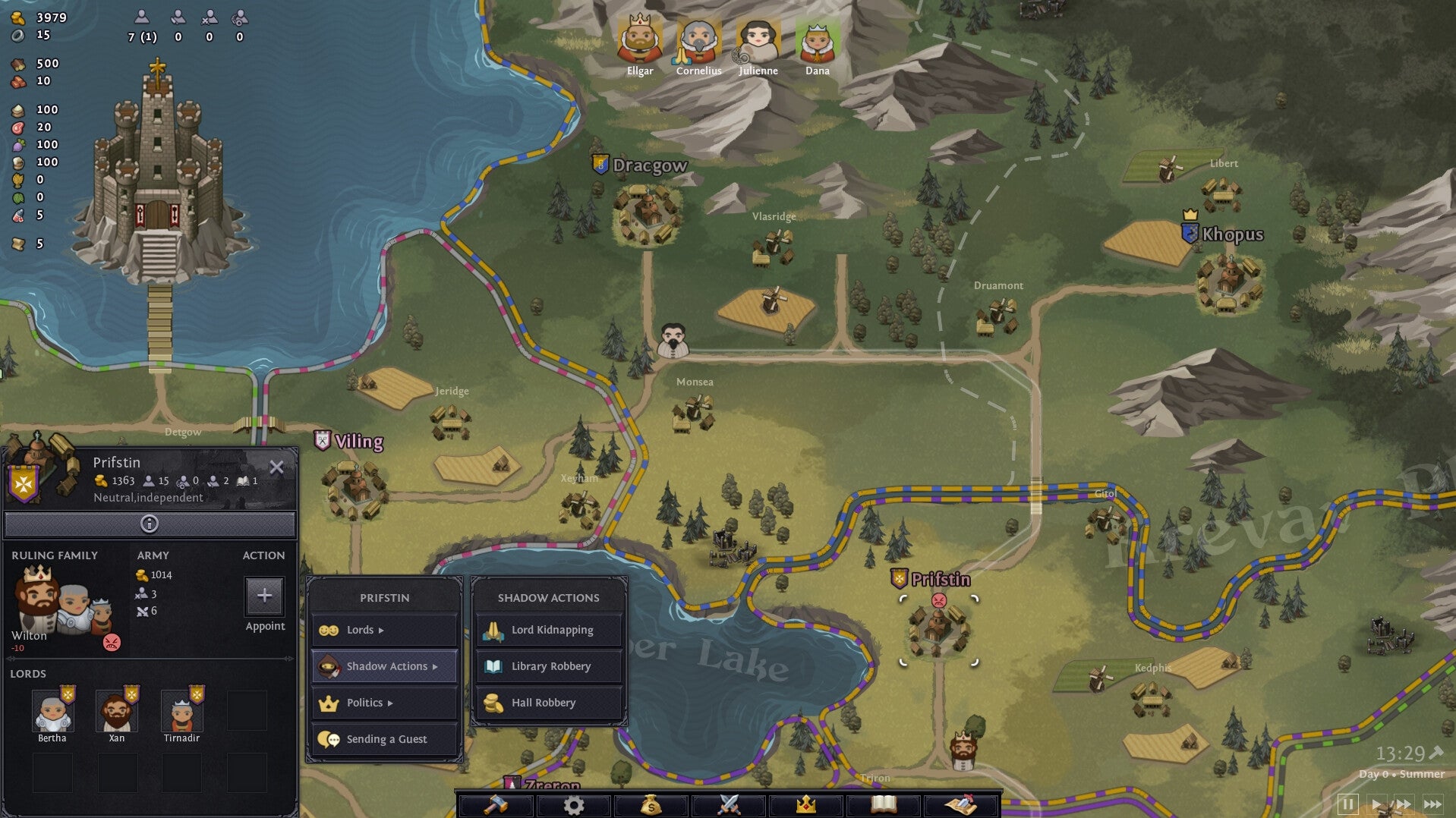Select Hall Robbery from Shadow Actions
1456x818 pixels.
(548, 702)
